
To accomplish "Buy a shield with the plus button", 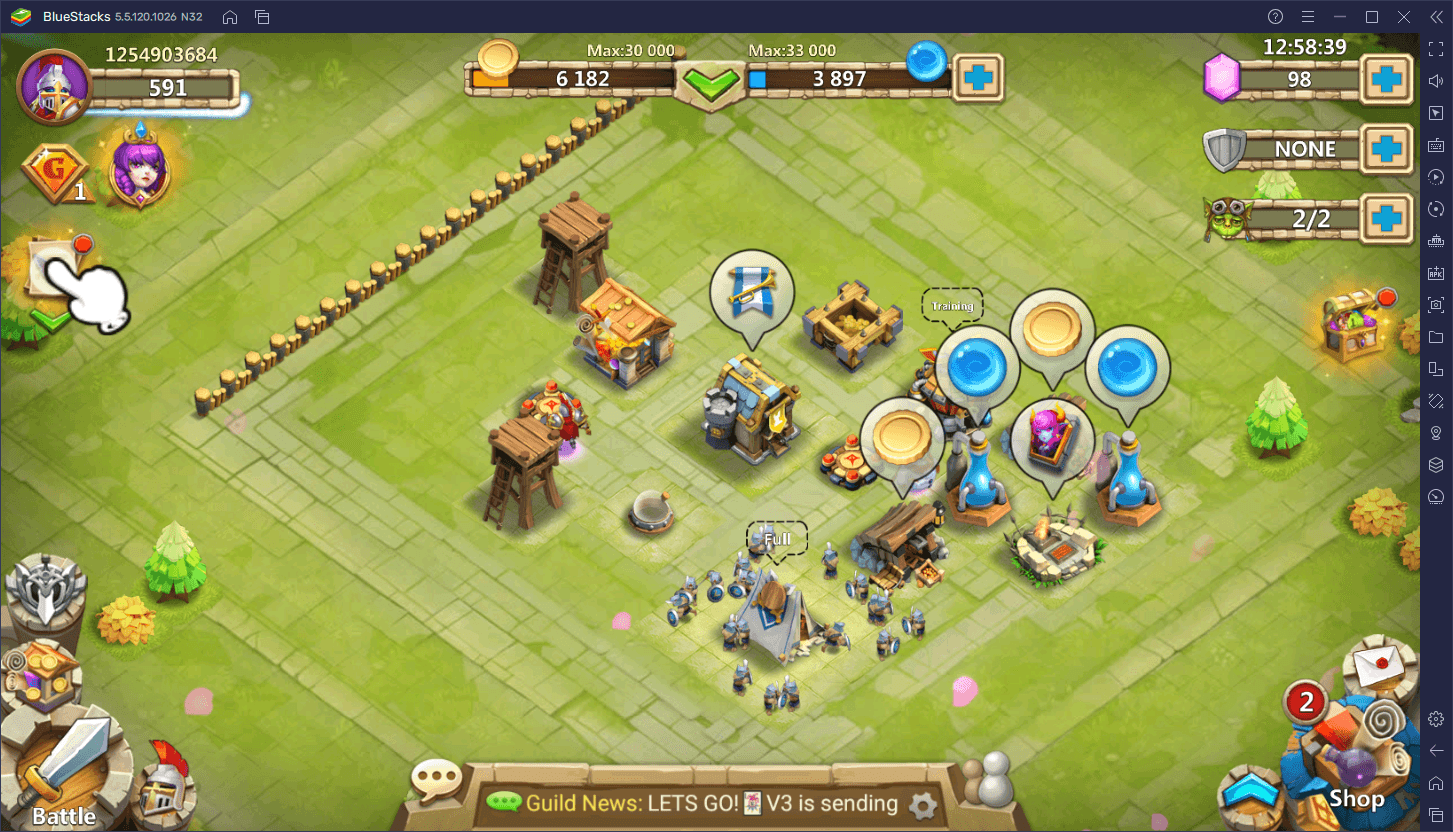I will (1387, 150).
